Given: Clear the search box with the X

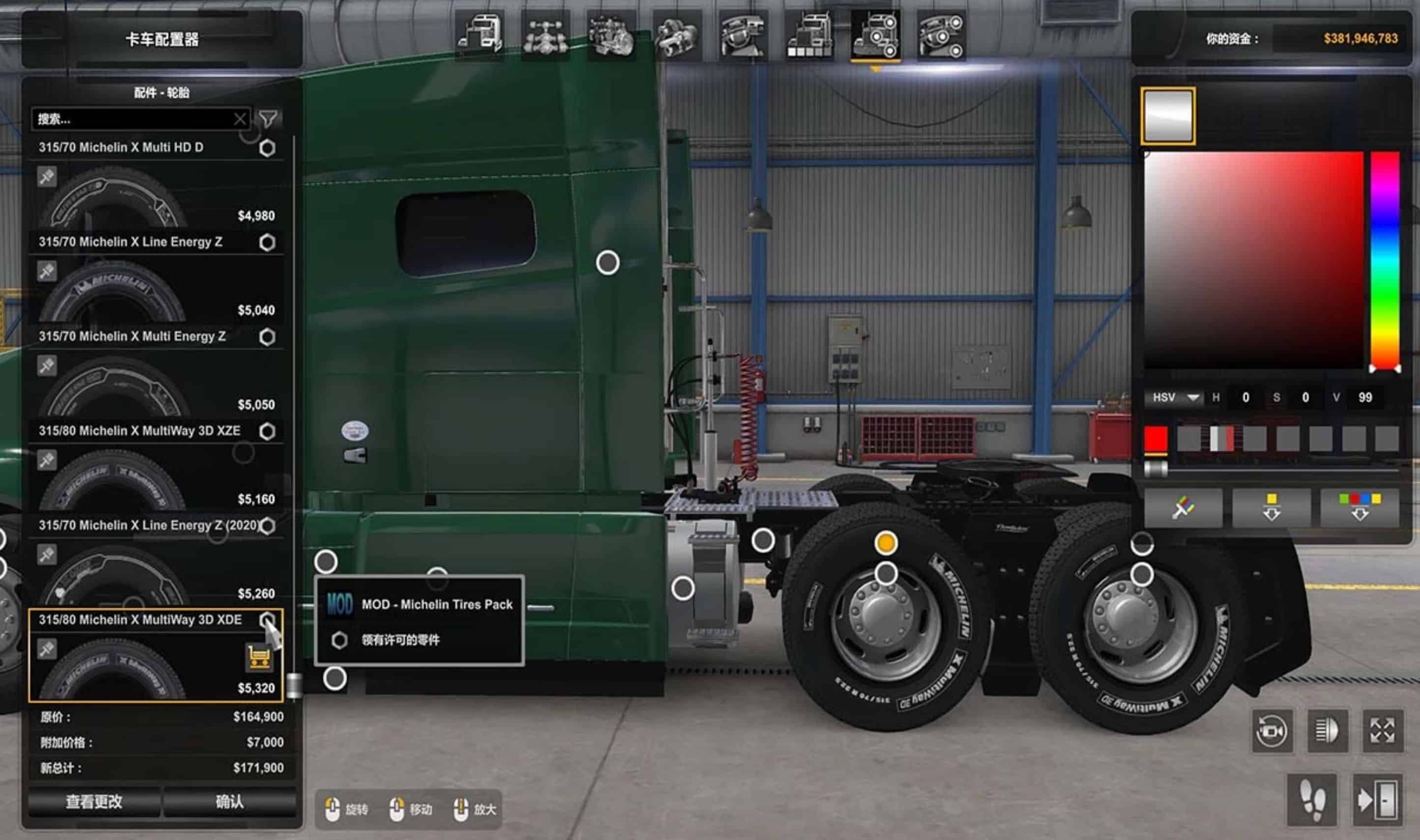Looking at the screenshot, I should click(x=240, y=119).
